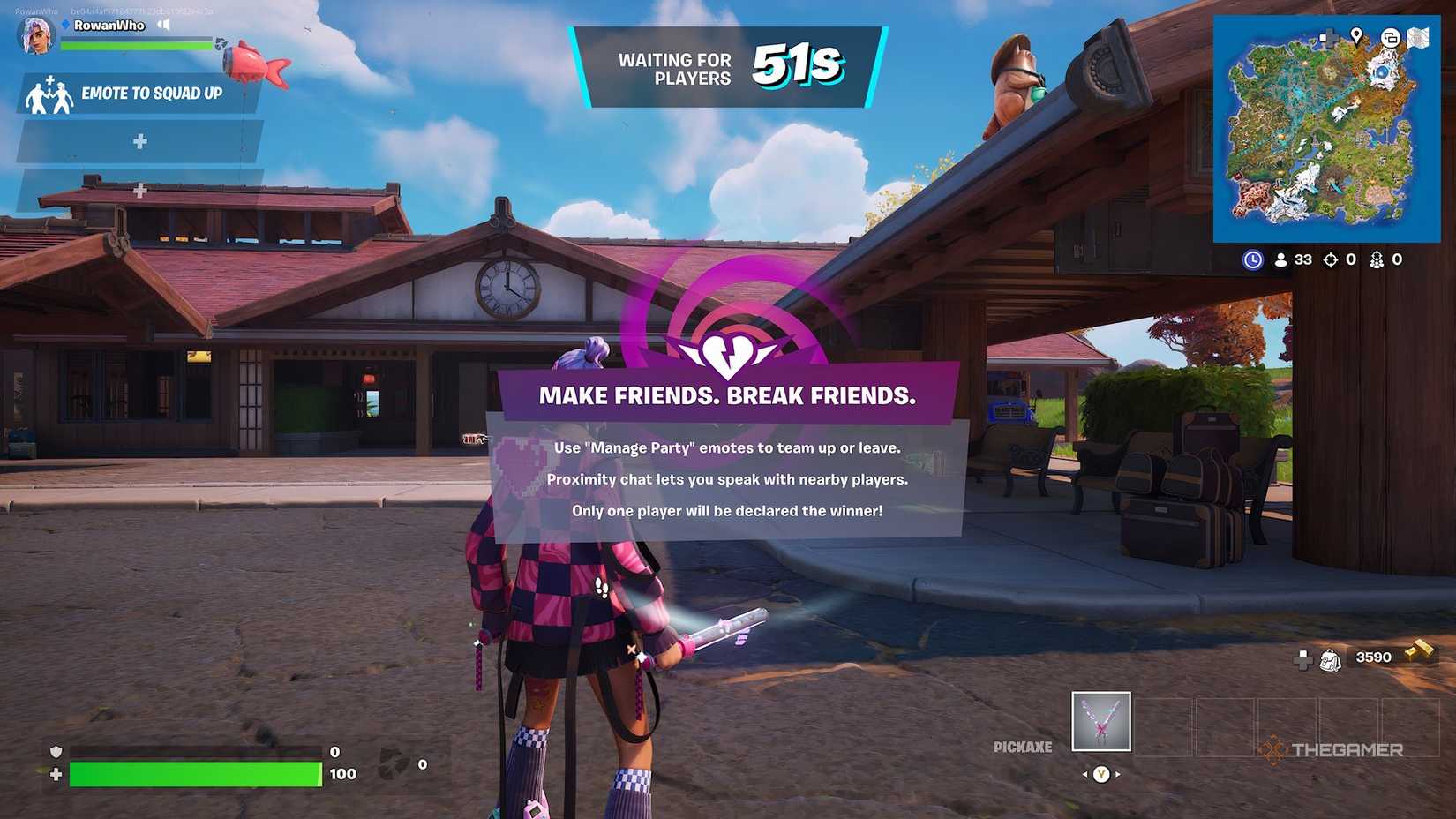Click the squad eliminations icon beside the last 0
This screenshot has width=1456, height=819.
pos(1377,259)
